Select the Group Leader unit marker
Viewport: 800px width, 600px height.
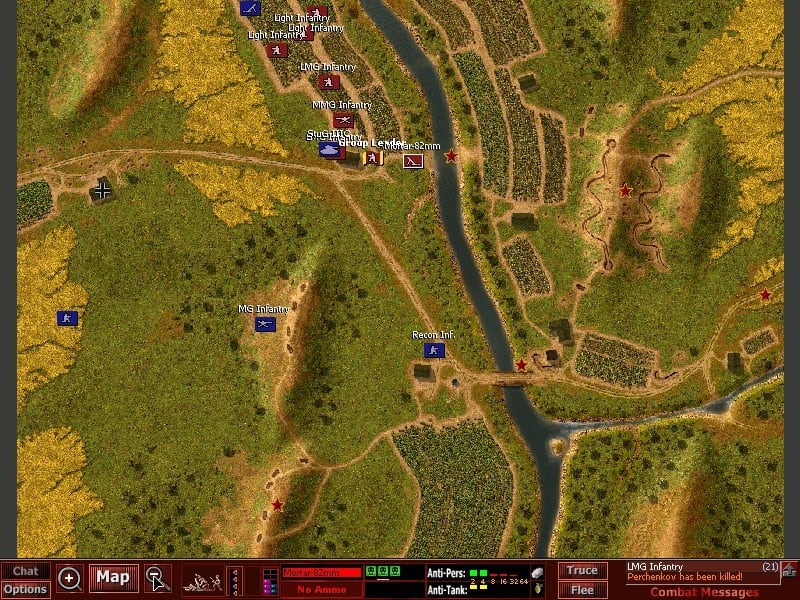coord(372,157)
